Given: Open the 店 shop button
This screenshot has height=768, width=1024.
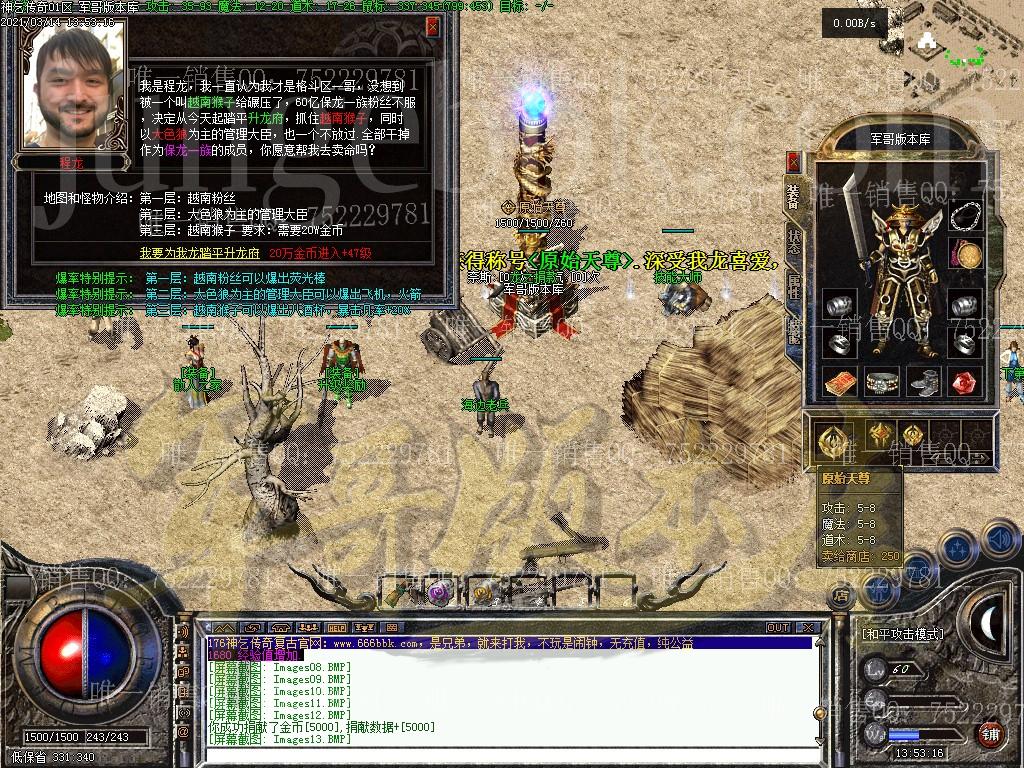Looking at the screenshot, I should 841,596.
